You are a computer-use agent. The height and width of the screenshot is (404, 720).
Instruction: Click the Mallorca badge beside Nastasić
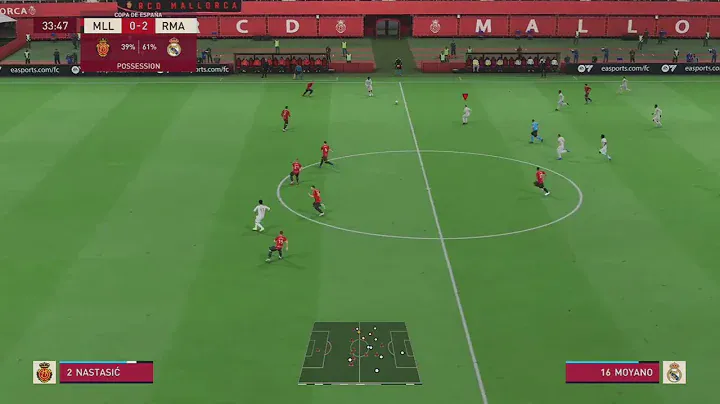(x=44, y=373)
